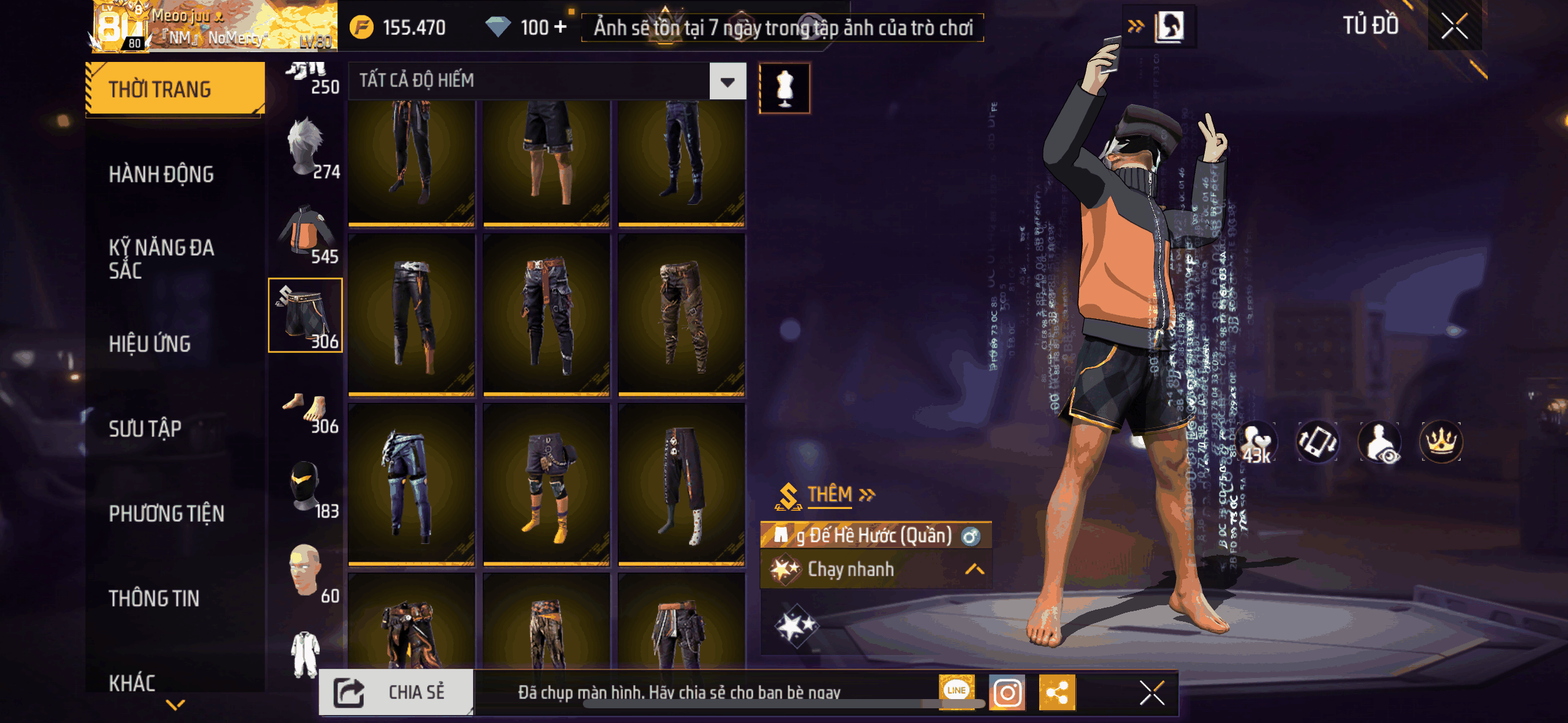Share the screenshot to Instagram
Viewport: 1568px width, 723px height.
coord(1007,693)
